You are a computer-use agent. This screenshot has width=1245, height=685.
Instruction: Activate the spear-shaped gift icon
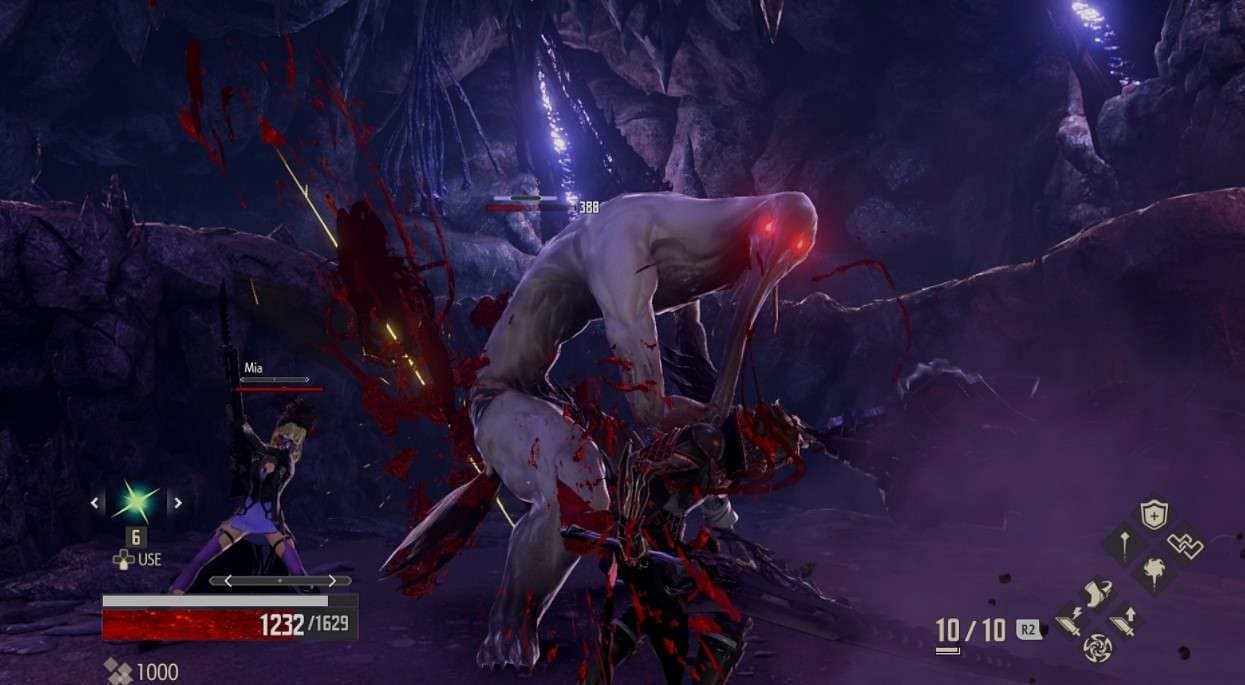(x=1123, y=545)
